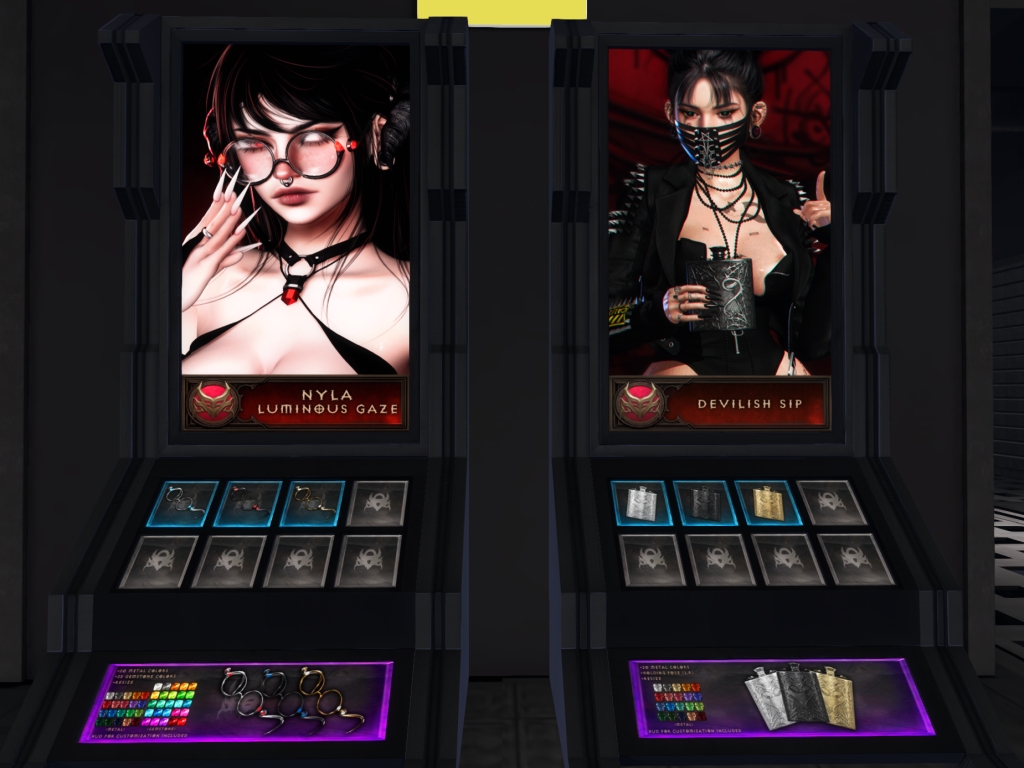Click the flask fatpack purple panel
1024x768 pixels.
[781, 697]
